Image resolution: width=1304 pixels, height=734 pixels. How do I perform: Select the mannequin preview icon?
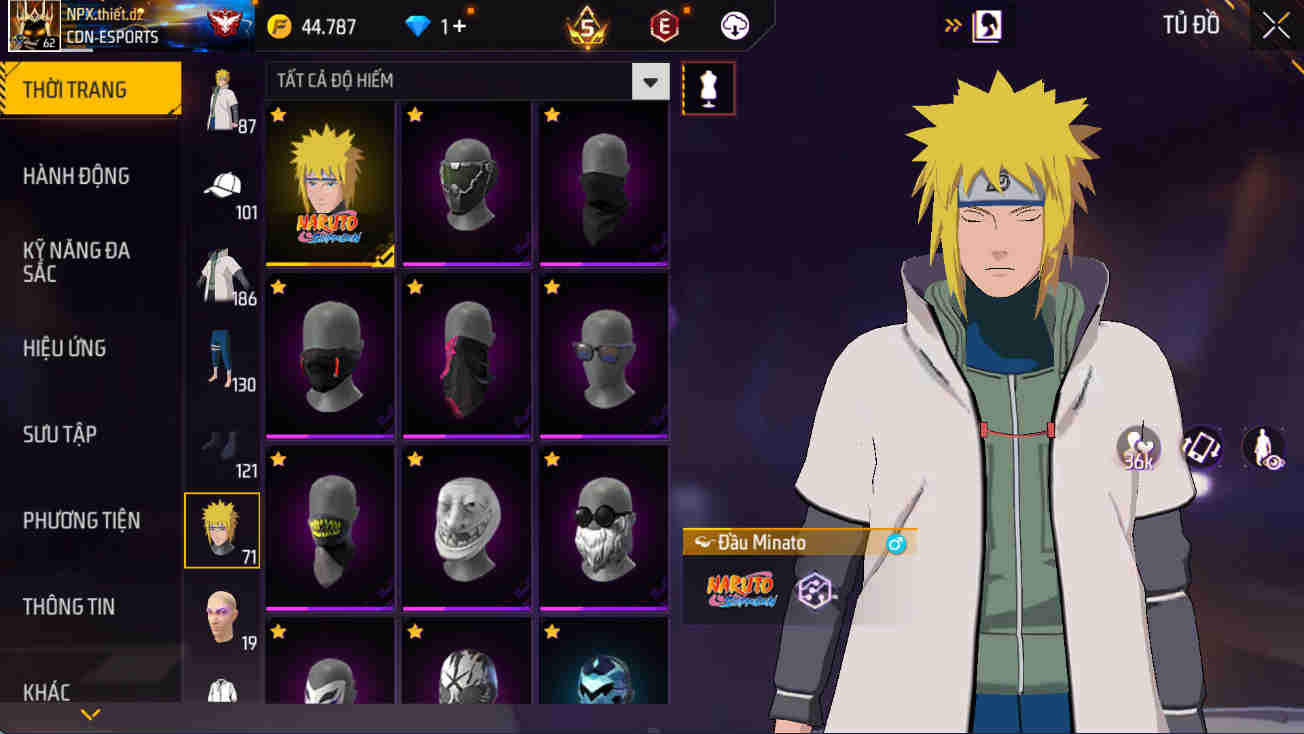[708, 88]
